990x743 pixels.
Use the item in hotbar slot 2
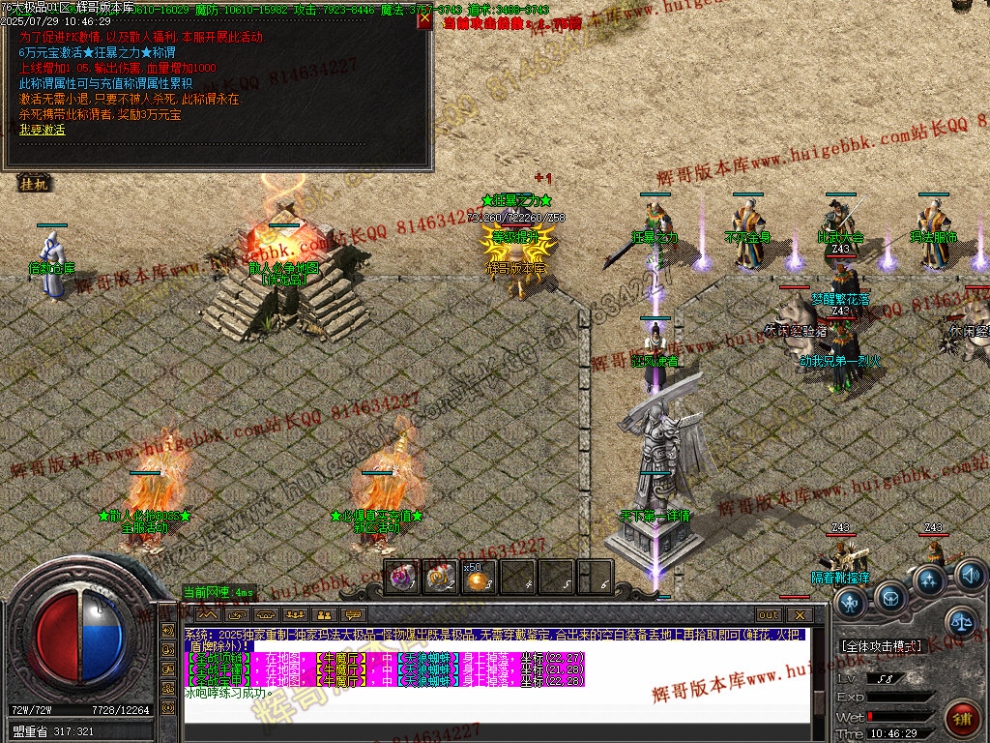click(439, 577)
